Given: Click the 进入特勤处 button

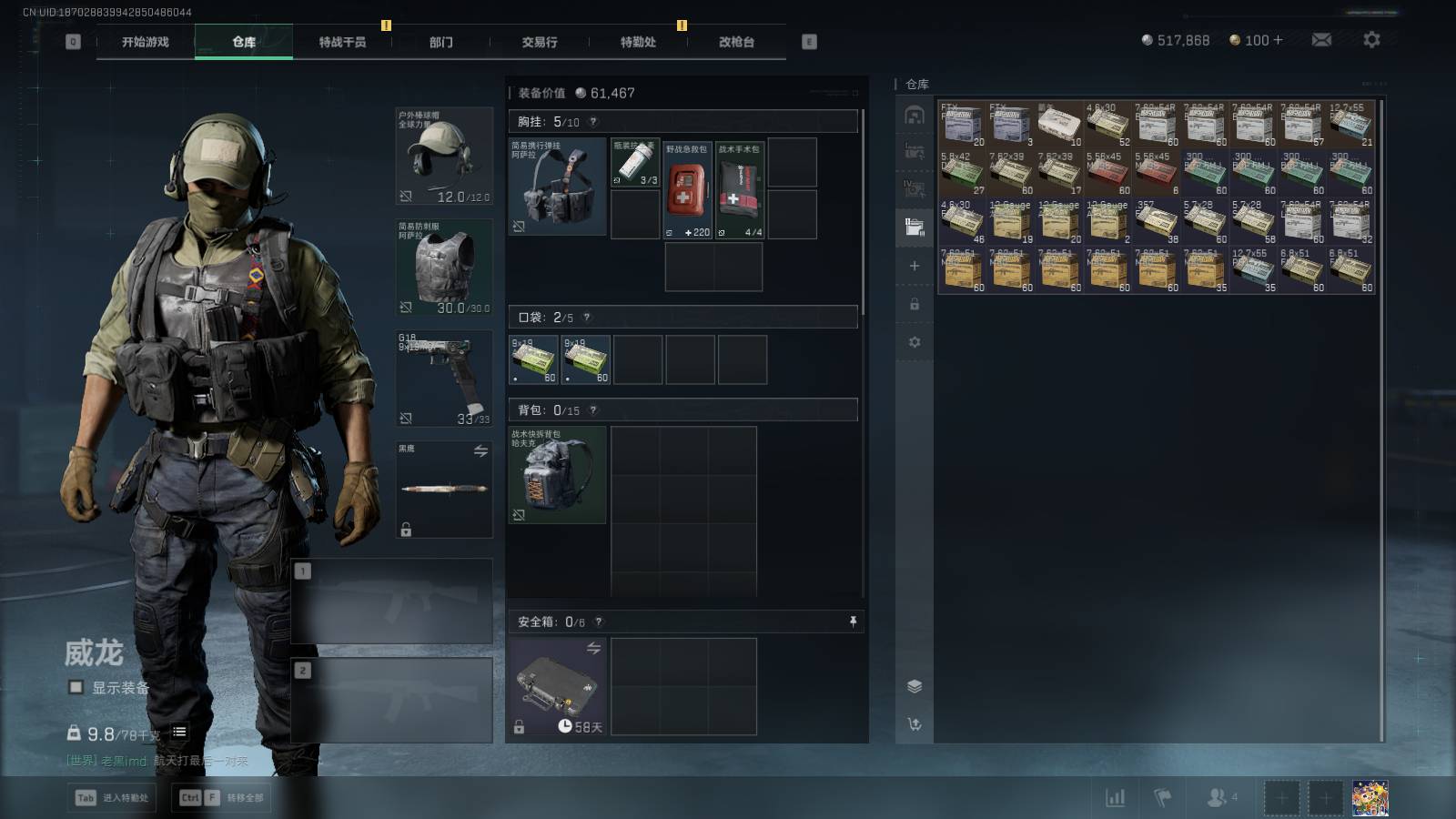Looking at the screenshot, I should (x=113, y=798).
